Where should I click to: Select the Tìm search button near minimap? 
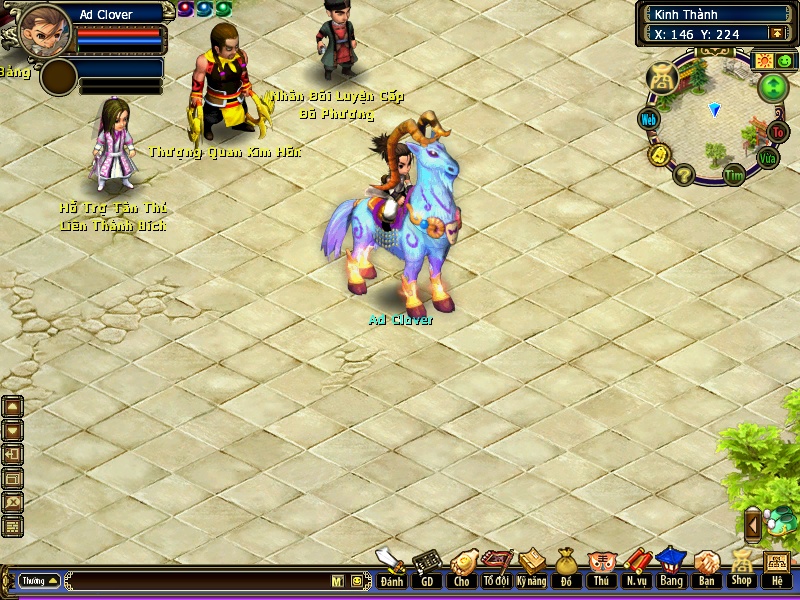tap(735, 175)
